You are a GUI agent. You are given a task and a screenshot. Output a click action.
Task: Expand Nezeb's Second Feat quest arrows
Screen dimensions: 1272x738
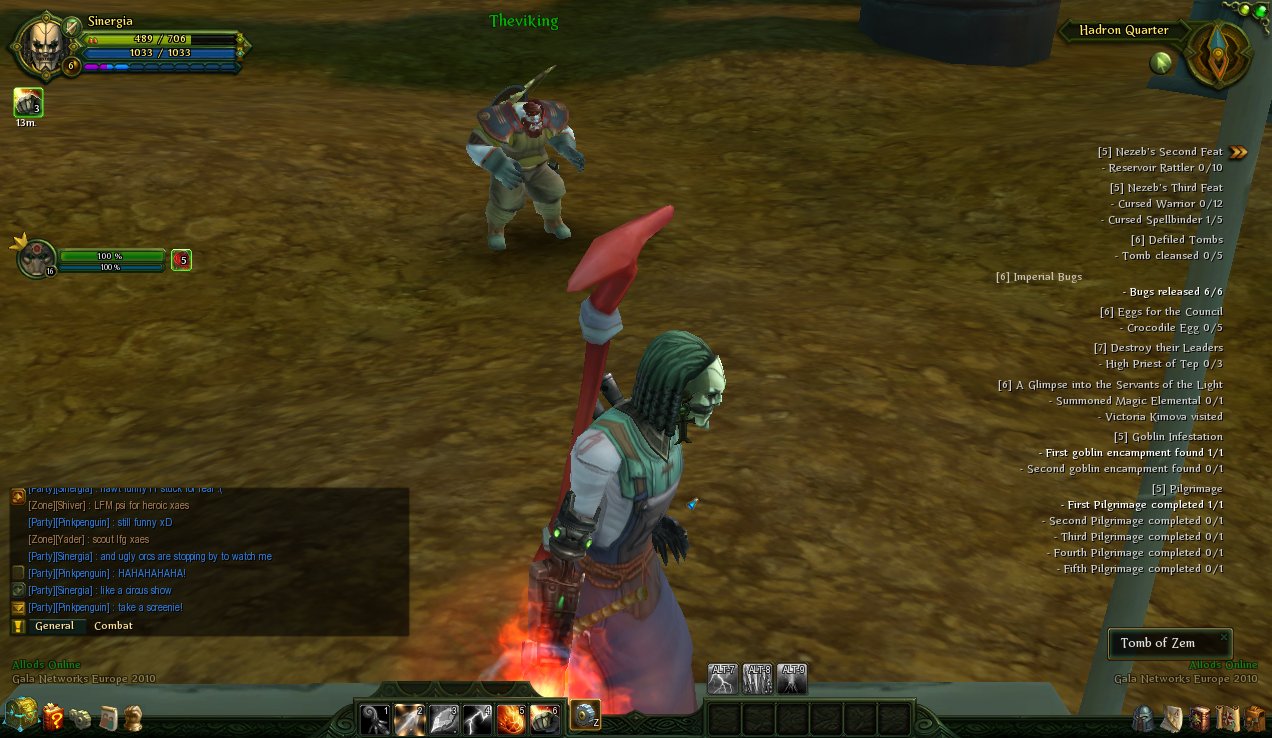pos(1239,152)
